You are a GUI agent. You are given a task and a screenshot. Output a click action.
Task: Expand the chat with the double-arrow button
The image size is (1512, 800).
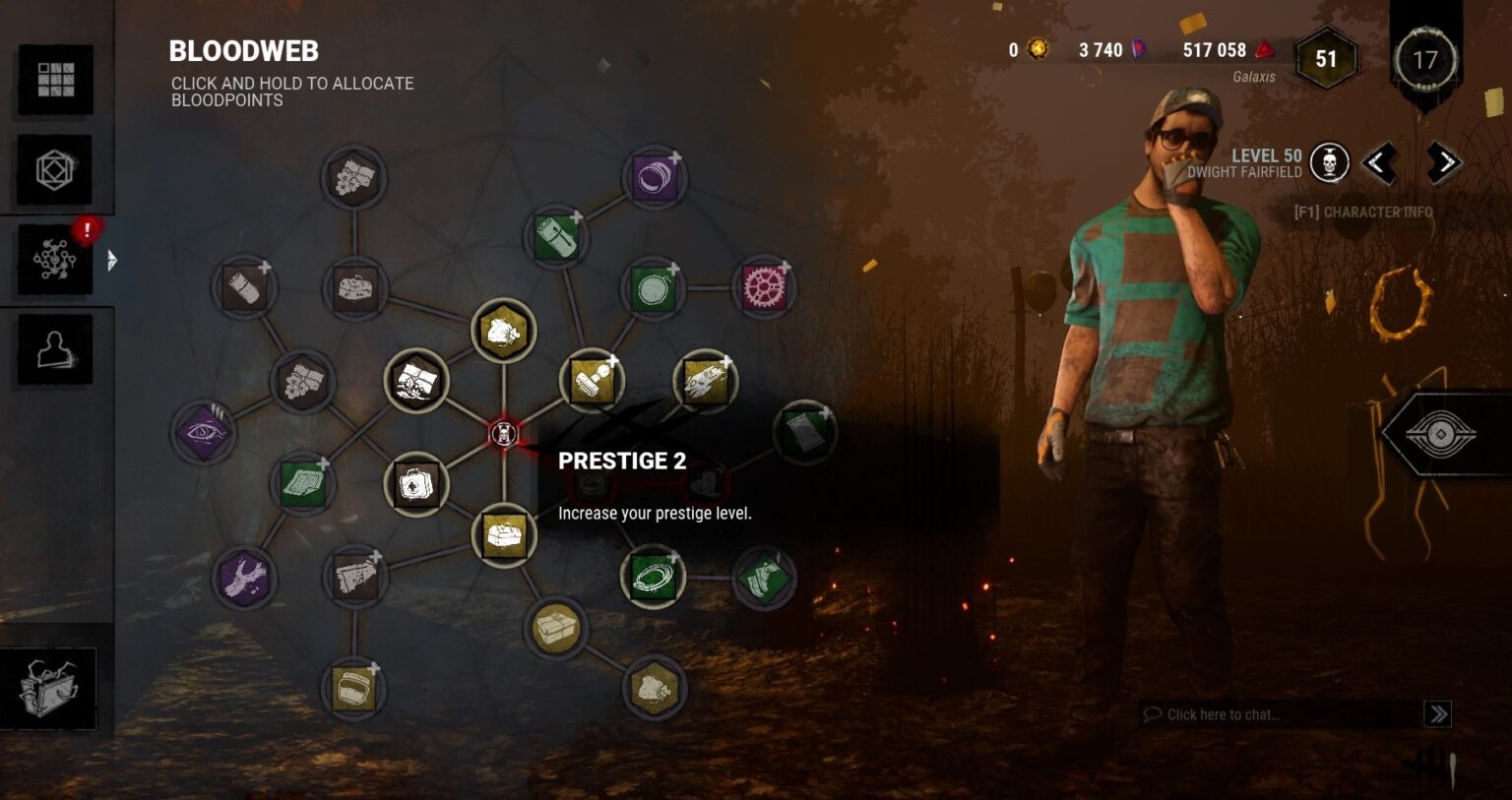tap(1437, 714)
